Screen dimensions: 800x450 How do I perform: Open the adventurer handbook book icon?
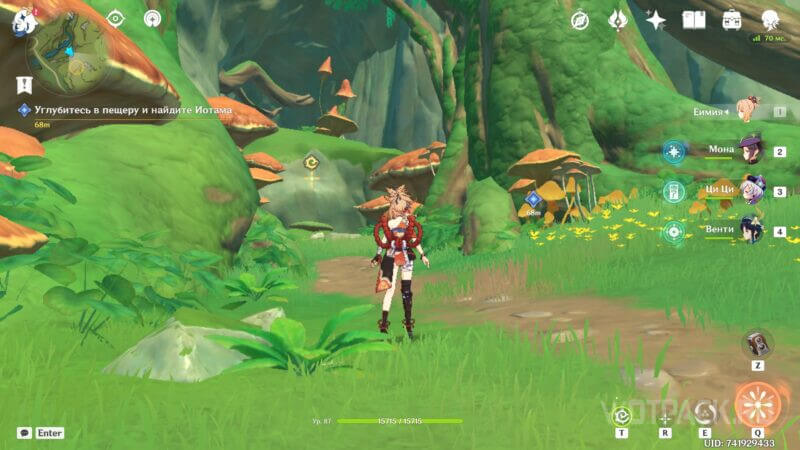click(x=694, y=20)
